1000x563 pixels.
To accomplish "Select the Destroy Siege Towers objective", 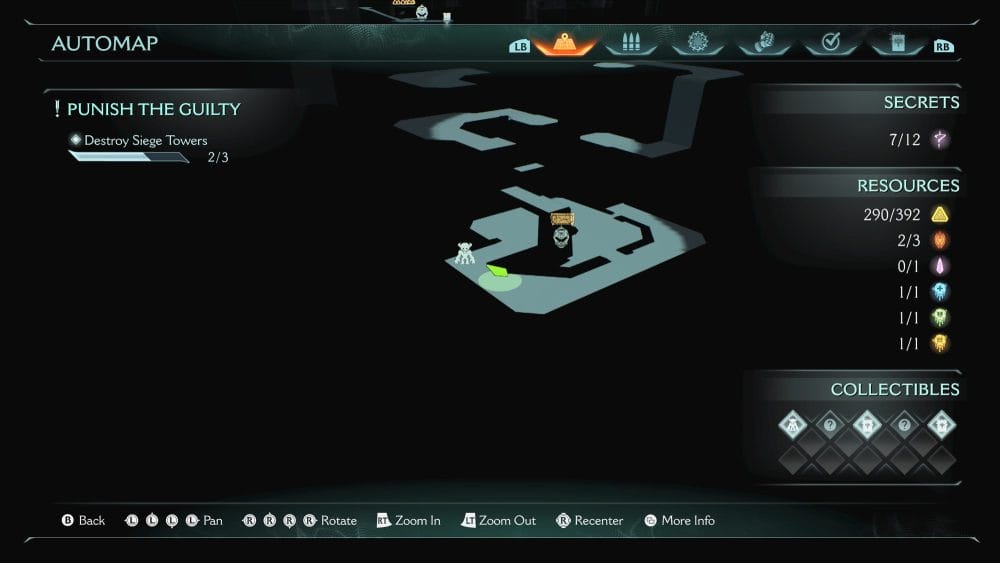I will pos(145,141).
